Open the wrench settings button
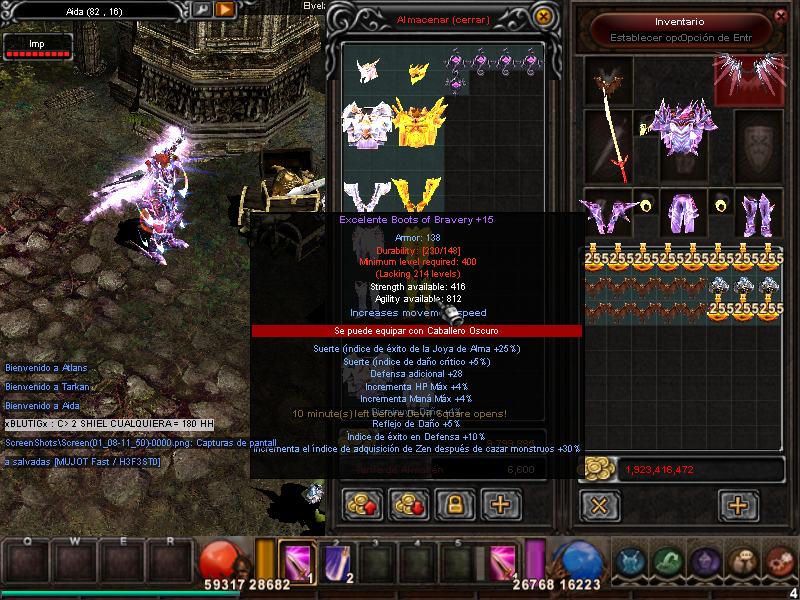Screen dimensions: 800x600 tap(202, 9)
